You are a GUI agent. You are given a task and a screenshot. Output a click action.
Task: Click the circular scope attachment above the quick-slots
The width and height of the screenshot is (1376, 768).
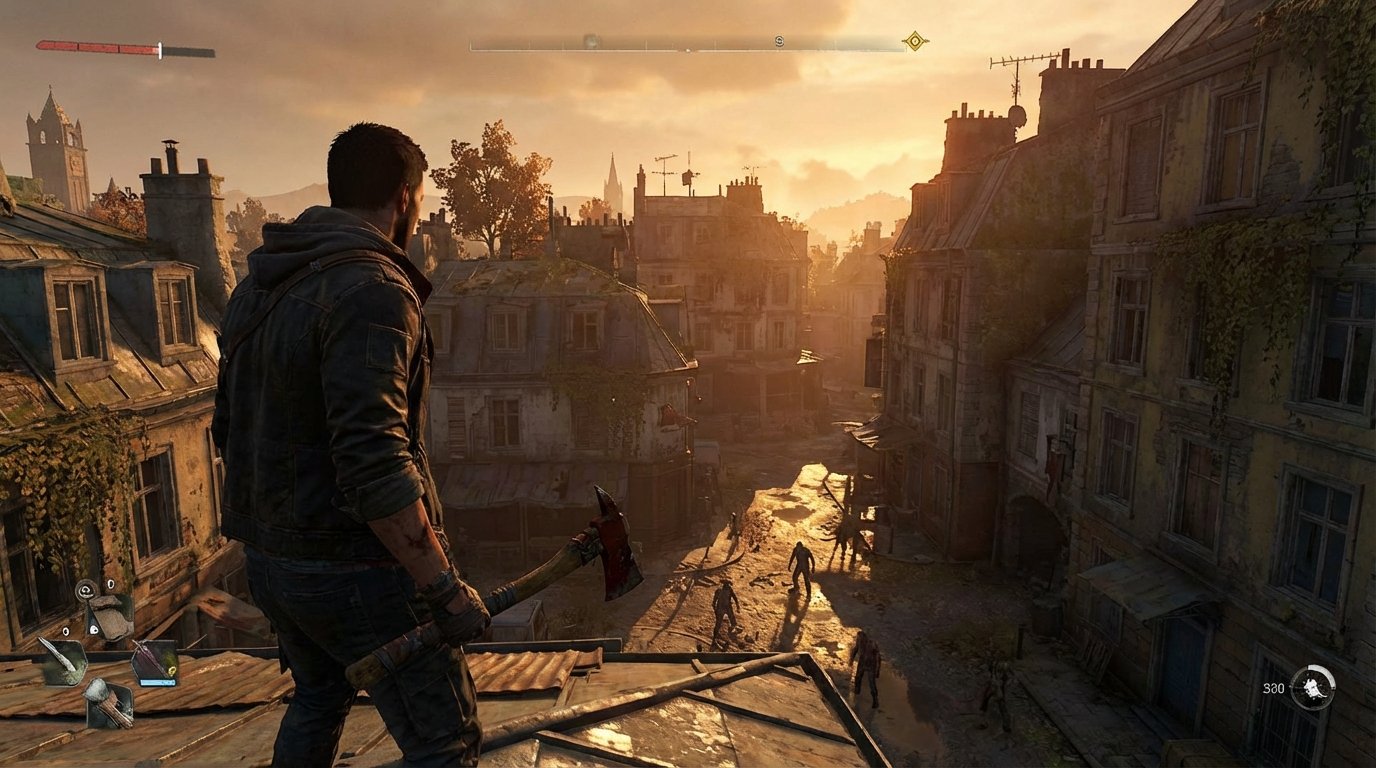click(86, 590)
